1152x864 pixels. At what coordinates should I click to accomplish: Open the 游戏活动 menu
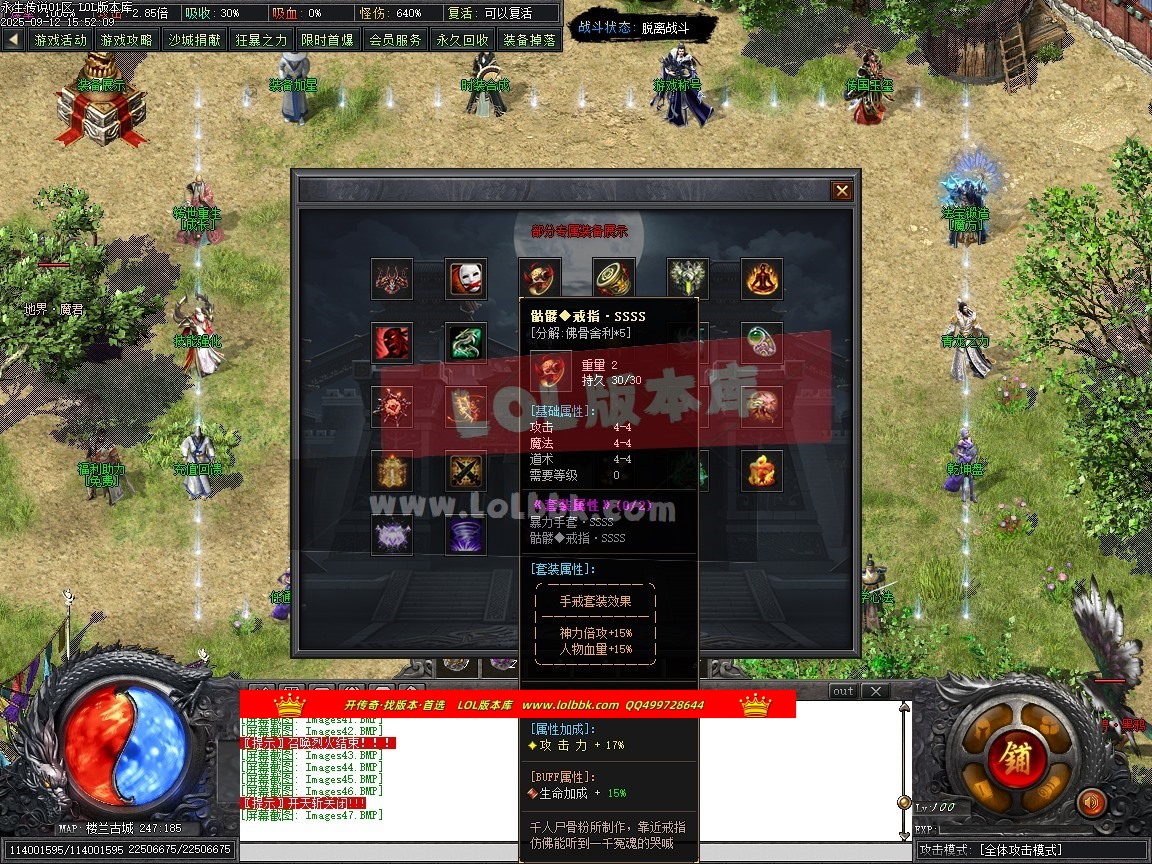point(60,40)
